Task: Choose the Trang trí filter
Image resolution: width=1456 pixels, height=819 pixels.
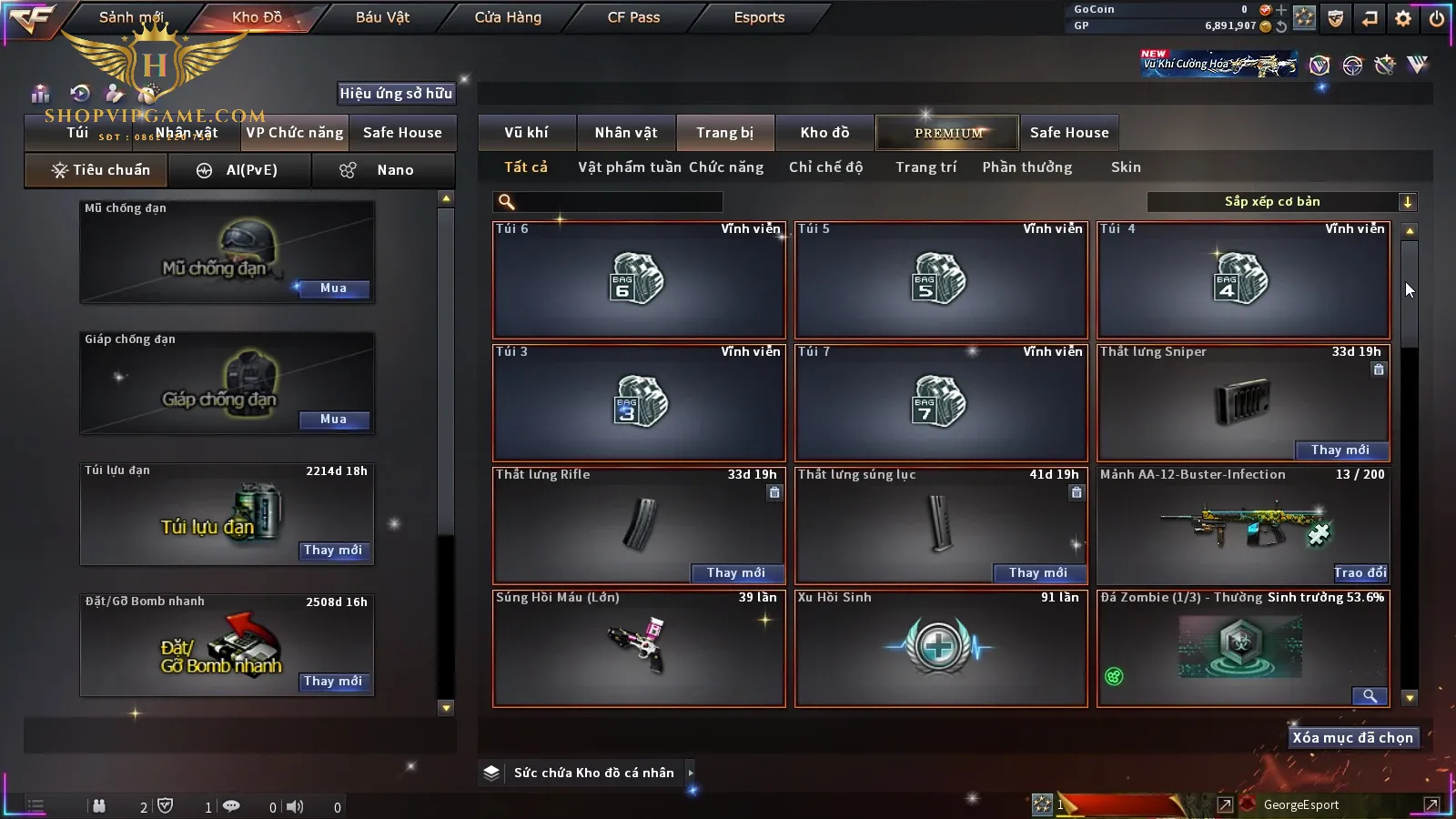Action: click(925, 167)
